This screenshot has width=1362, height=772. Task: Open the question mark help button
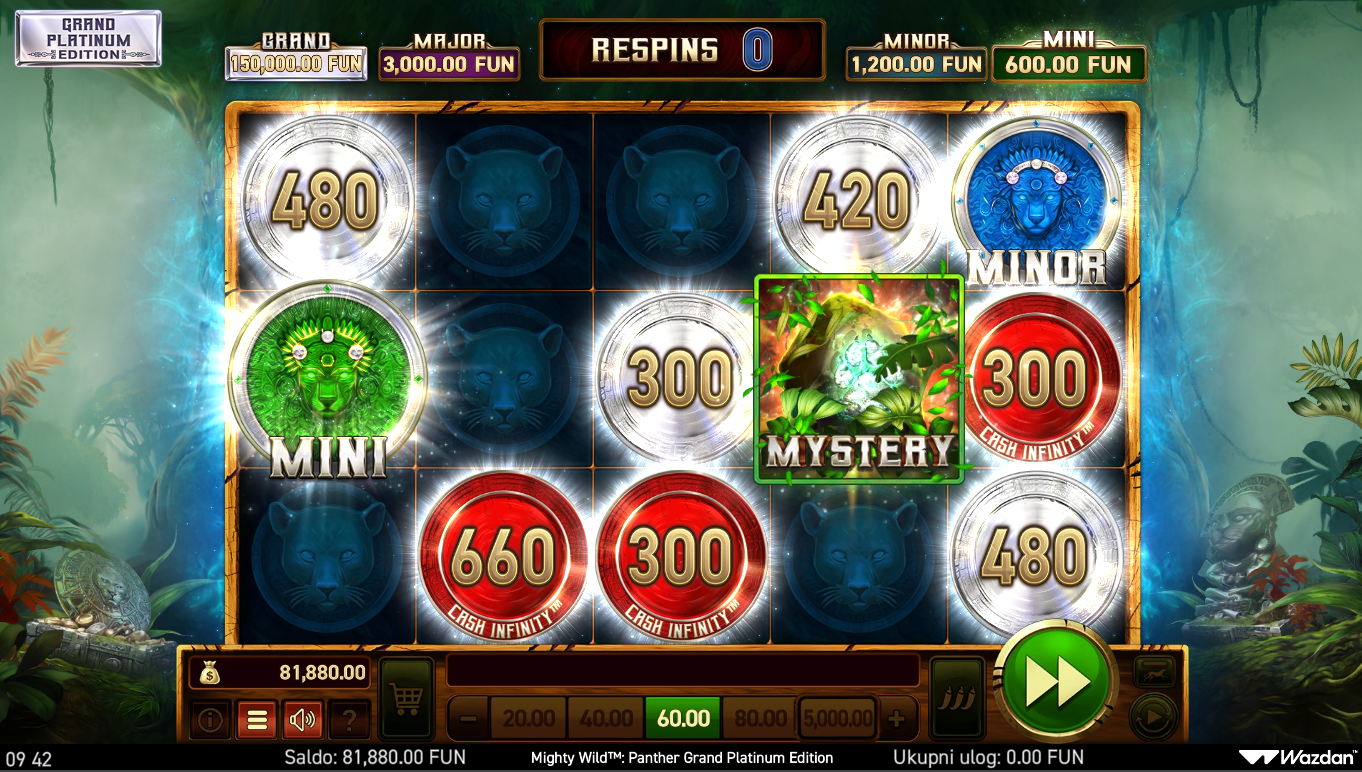(x=349, y=719)
